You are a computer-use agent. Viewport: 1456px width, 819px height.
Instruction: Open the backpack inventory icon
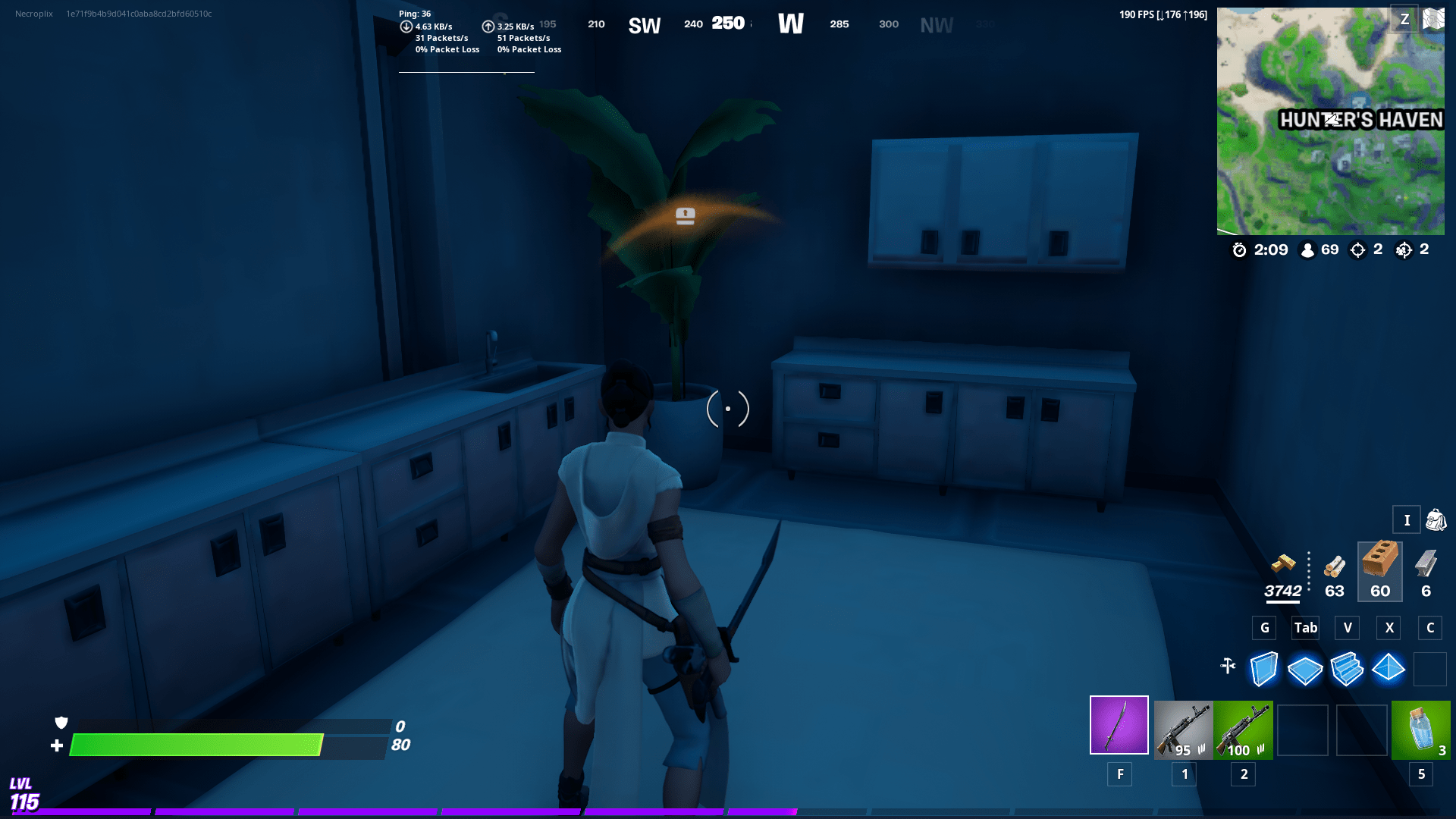1436,520
